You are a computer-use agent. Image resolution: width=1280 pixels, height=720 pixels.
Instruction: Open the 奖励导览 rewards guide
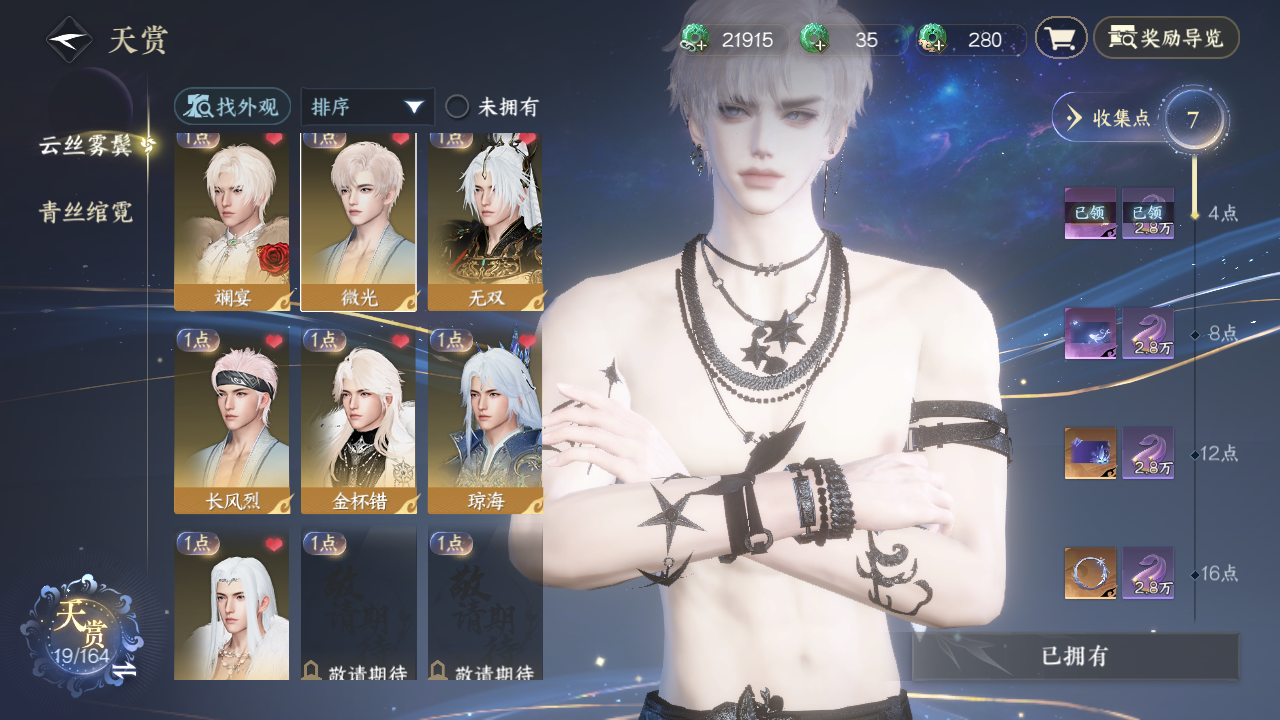tap(1166, 39)
